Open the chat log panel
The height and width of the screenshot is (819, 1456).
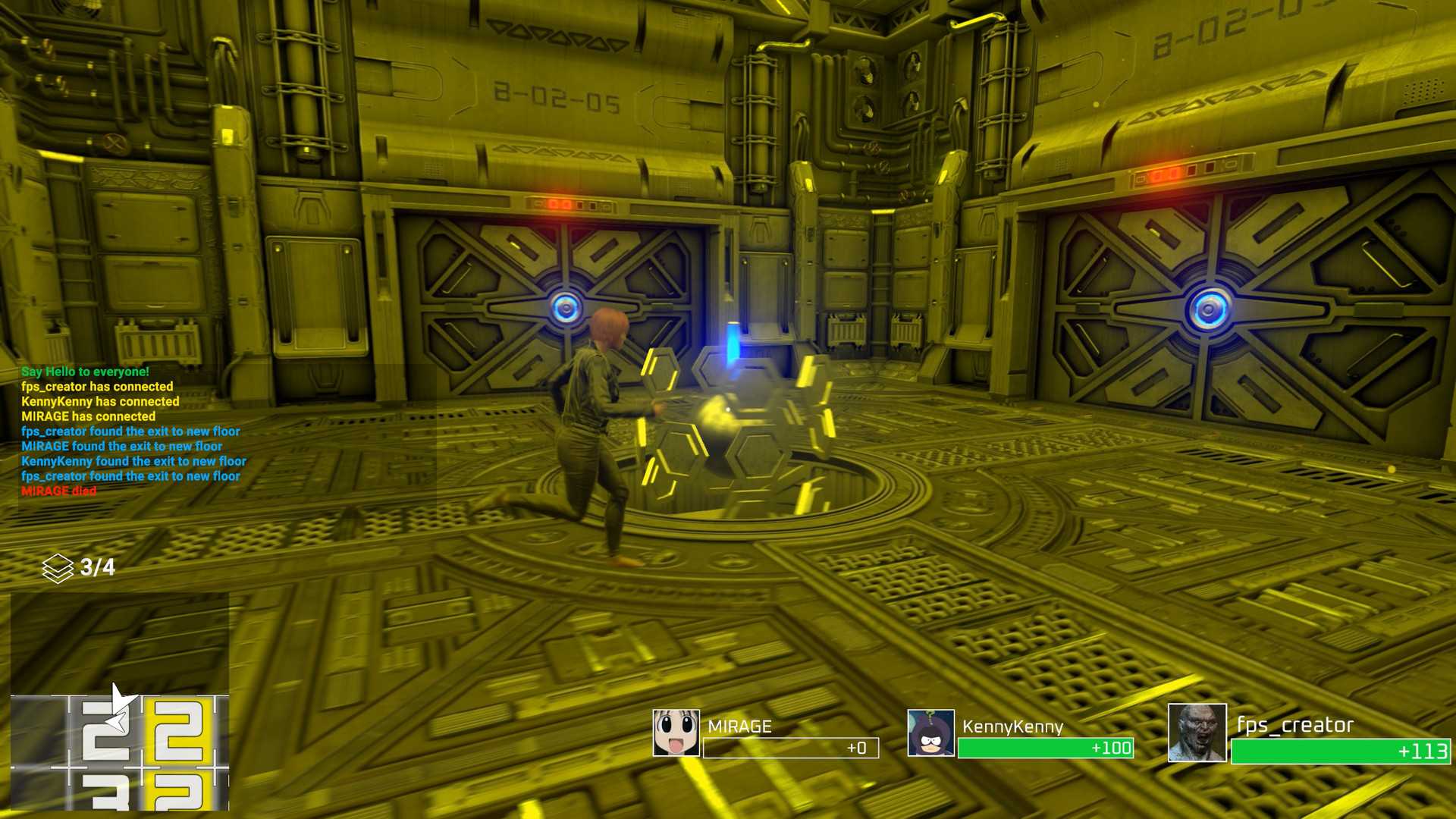click(x=133, y=431)
